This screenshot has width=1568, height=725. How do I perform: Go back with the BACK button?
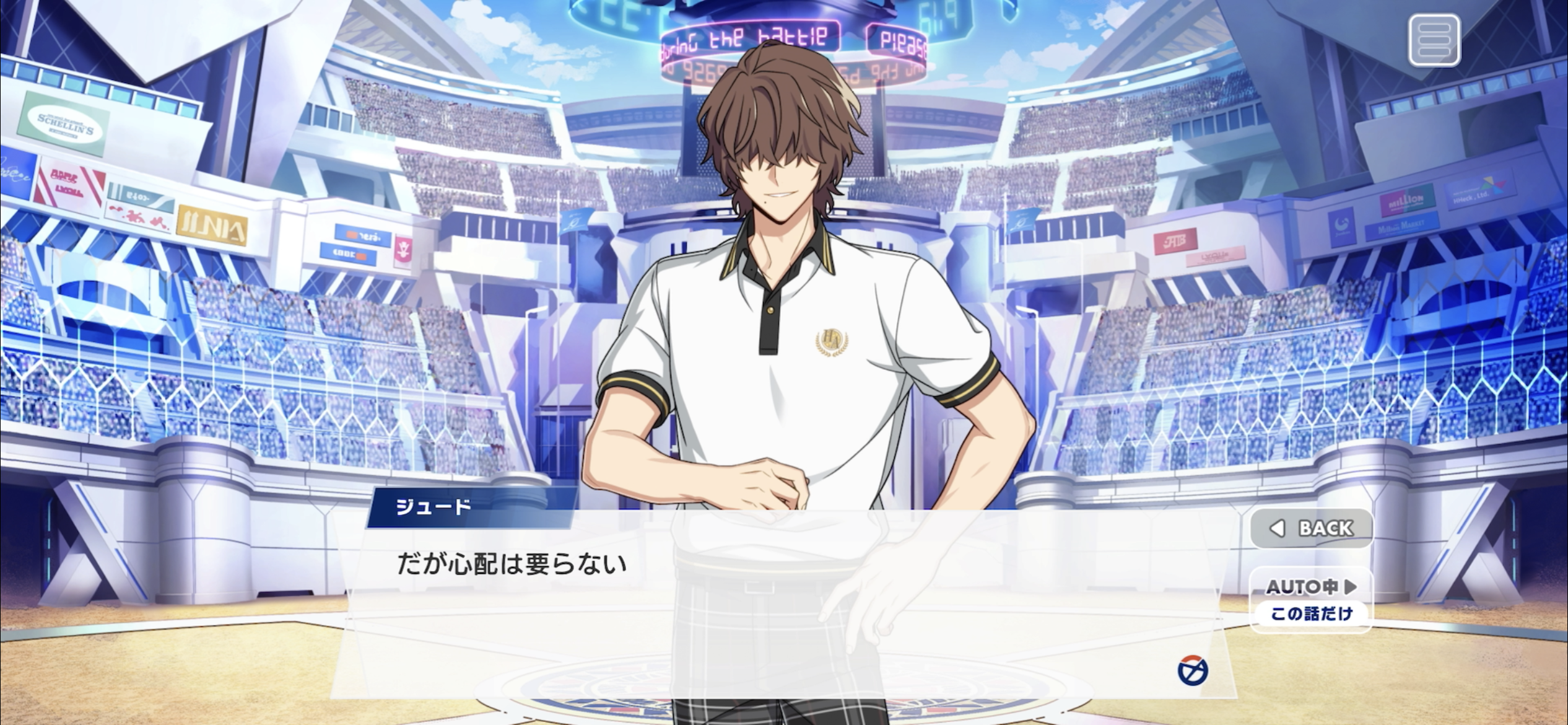[x=1312, y=528]
